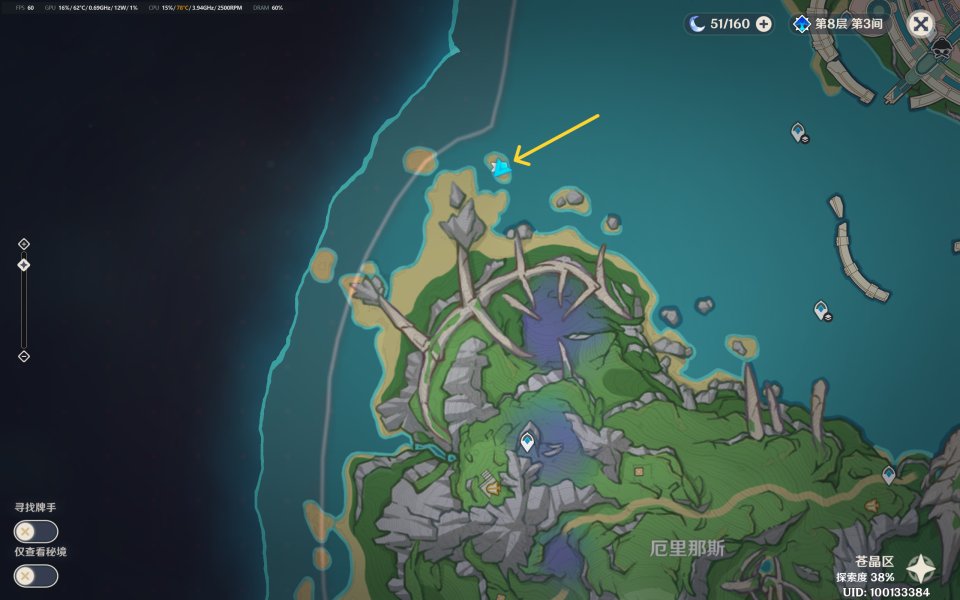The height and width of the screenshot is (600, 960).
Task: Select the blue marker the yellow arrow indicates
Action: point(501,168)
